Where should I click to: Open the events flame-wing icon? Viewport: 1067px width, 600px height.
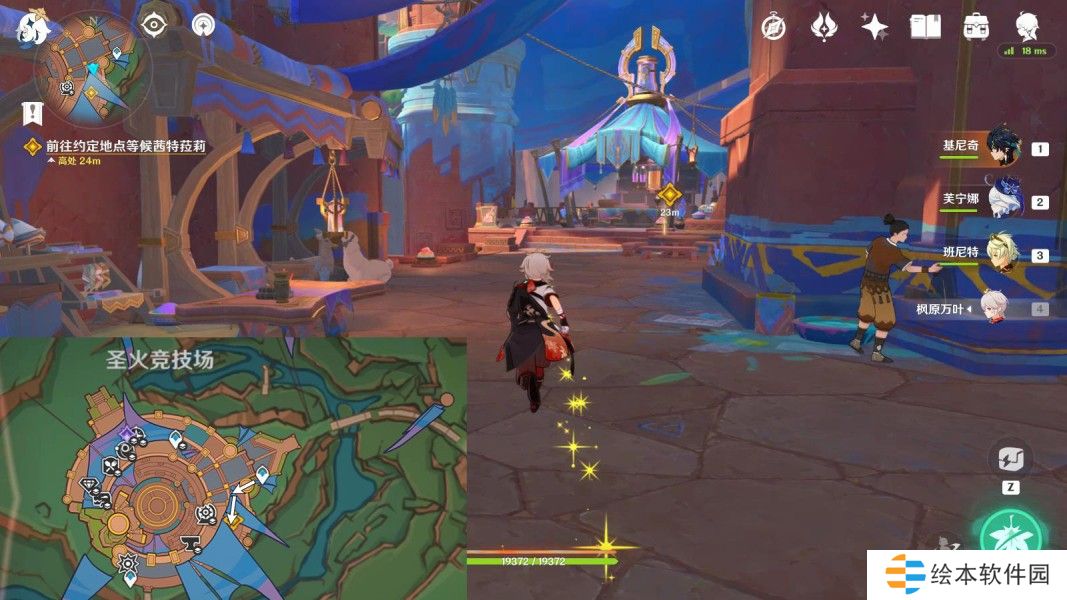click(823, 27)
